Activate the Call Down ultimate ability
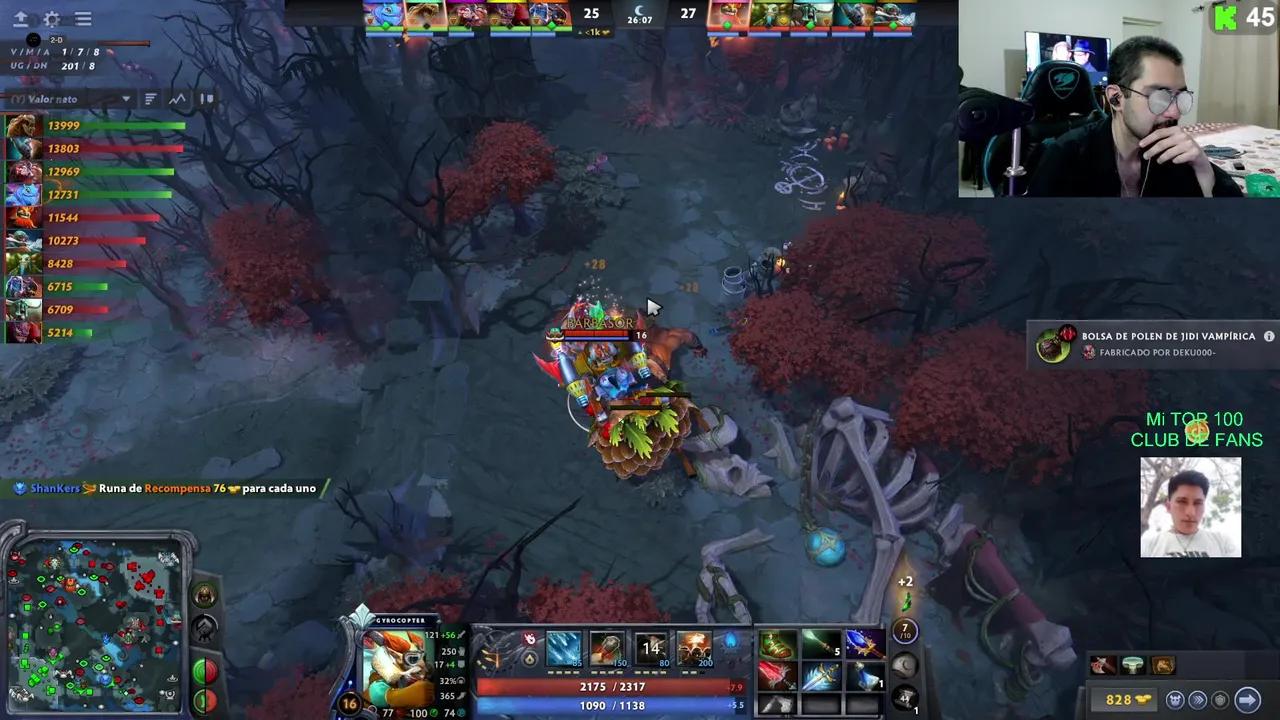 click(x=695, y=650)
